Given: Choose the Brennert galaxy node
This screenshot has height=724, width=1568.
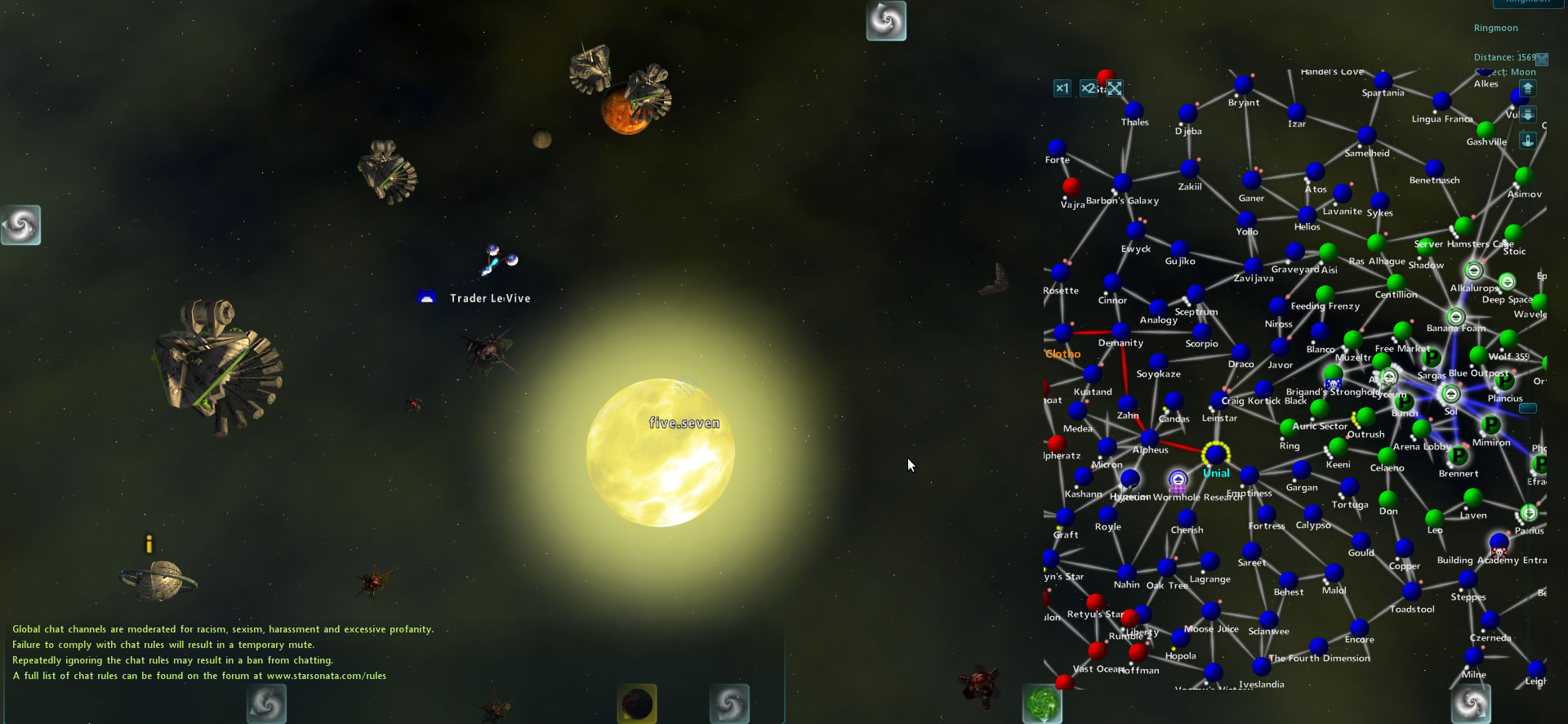Looking at the screenshot, I should pyautogui.click(x=1459, y=456).
